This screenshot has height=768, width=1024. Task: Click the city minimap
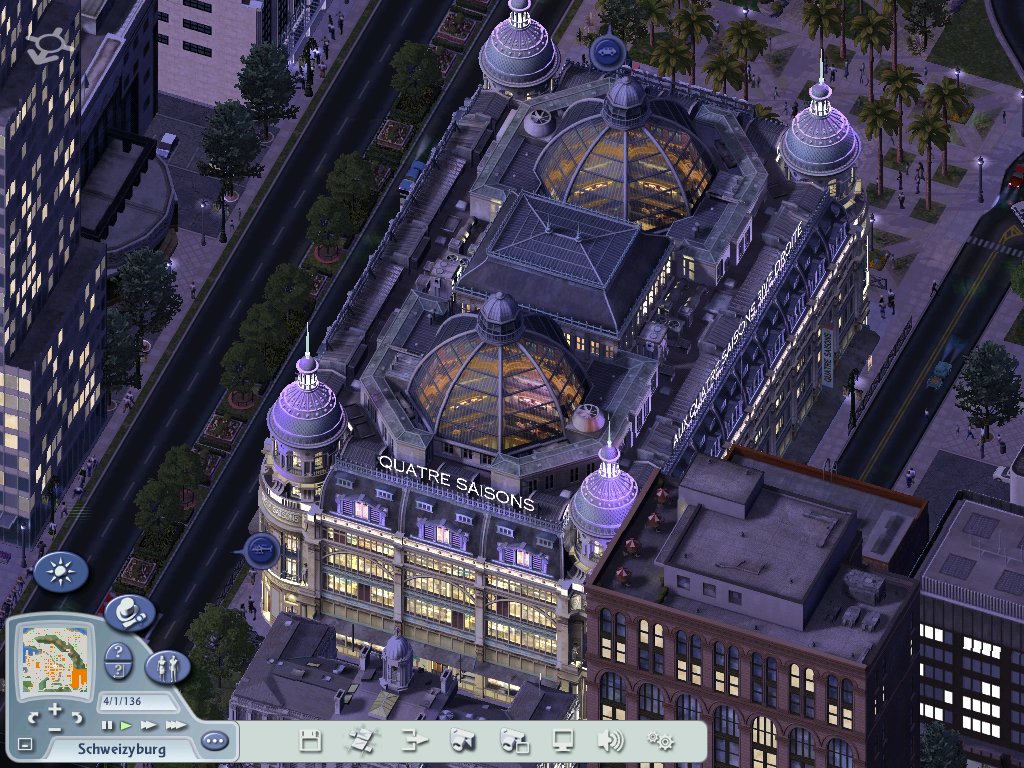click(x=55, y=659)
